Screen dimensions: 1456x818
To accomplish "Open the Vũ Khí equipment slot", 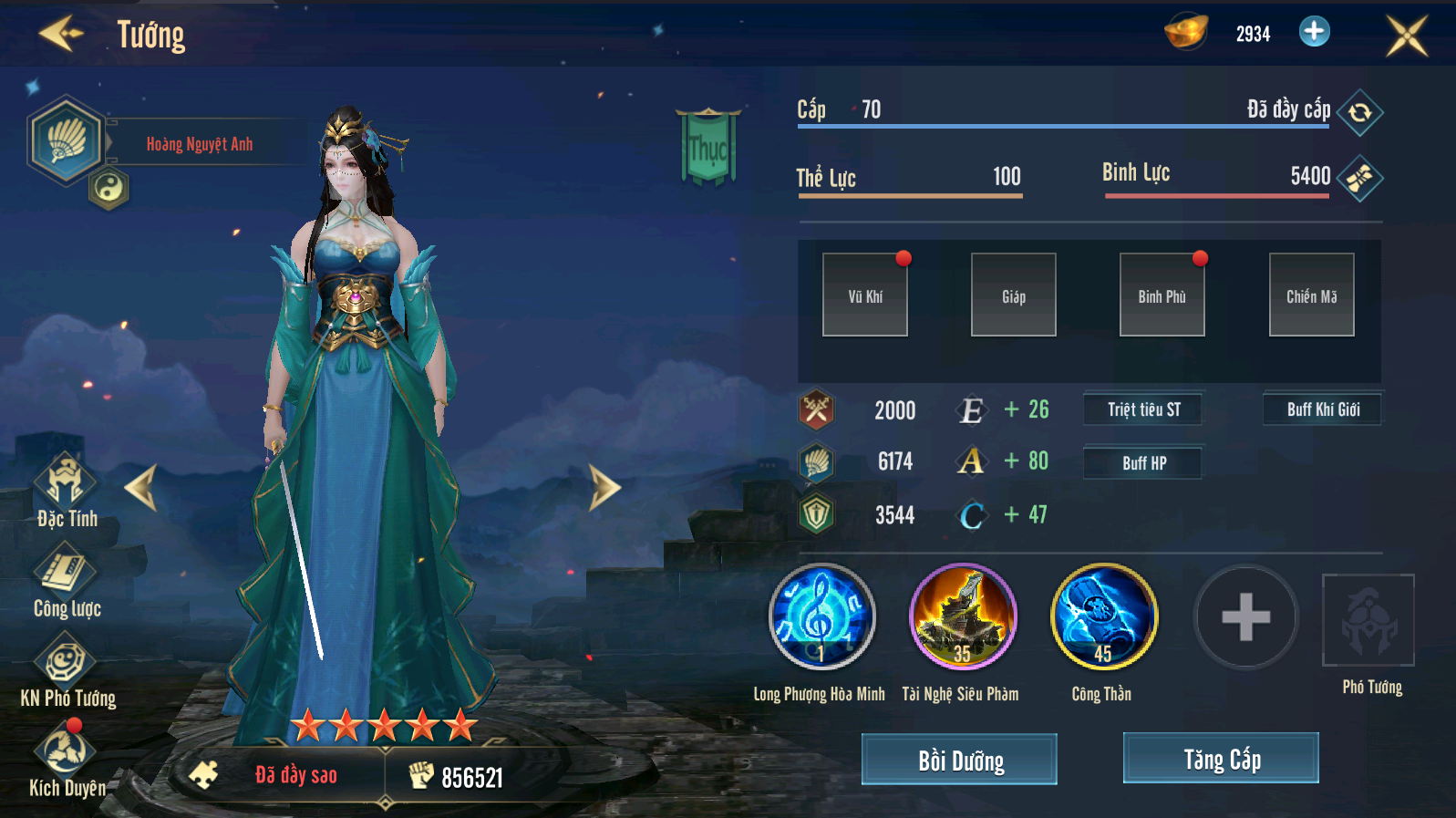I will click(x=864, y=295).
